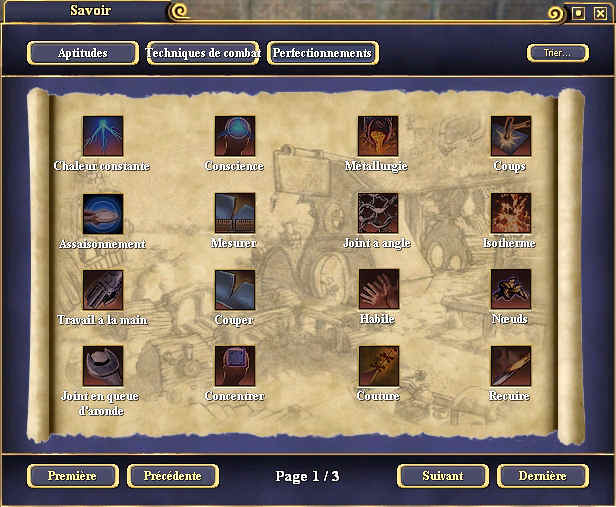This screenshot has width=616, height=507.
Task: Click the Travail à la main icon
Action: tap(103, 289)
